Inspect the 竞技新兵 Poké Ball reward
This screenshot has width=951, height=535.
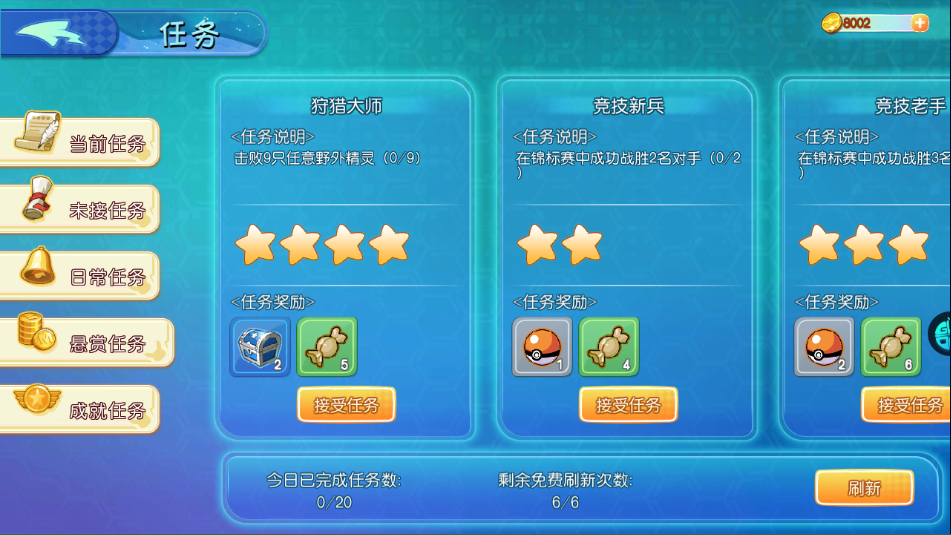tap(542, 347)
